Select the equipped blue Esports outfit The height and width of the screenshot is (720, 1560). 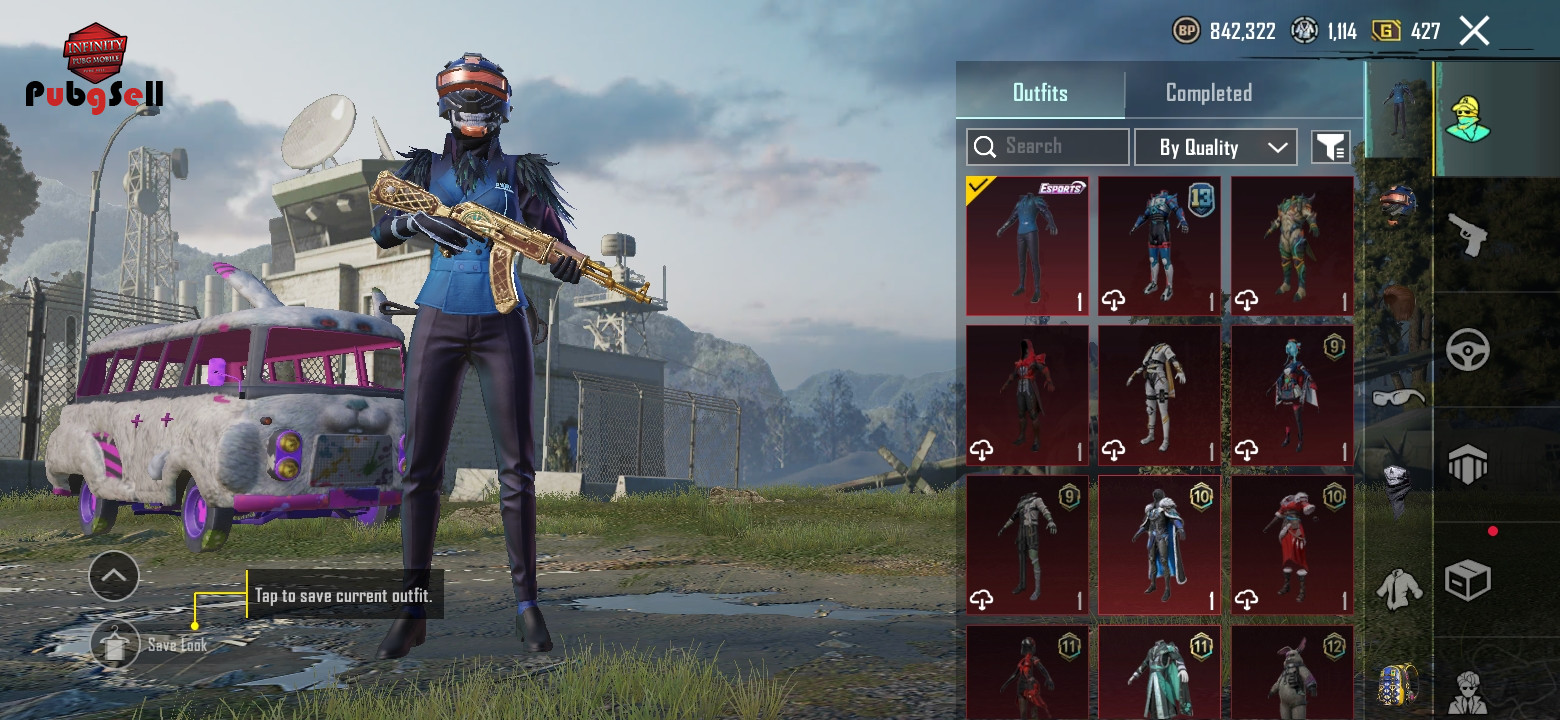[x=1027, y=246]
